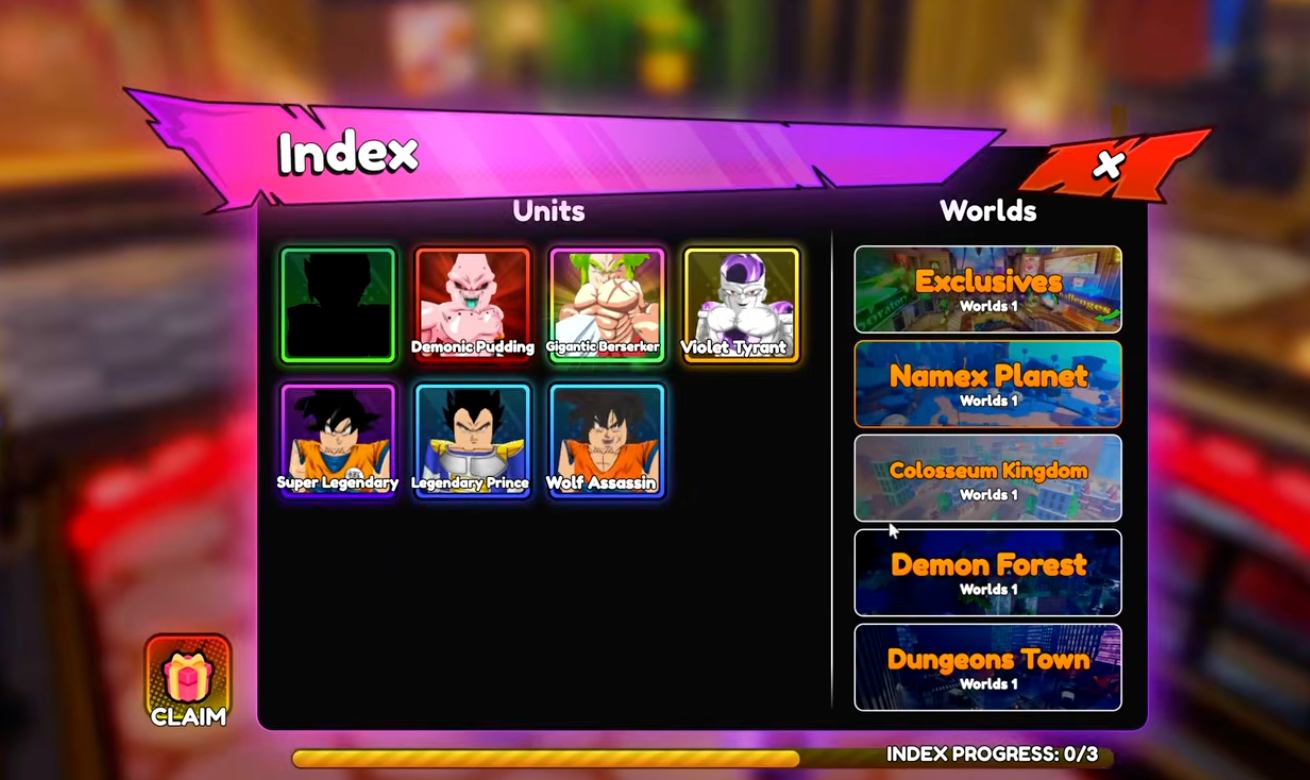This screenshot has width=1310, height=780.
Task: Select the Wolf Assassin unit icon
Action: tap(604, 440)
